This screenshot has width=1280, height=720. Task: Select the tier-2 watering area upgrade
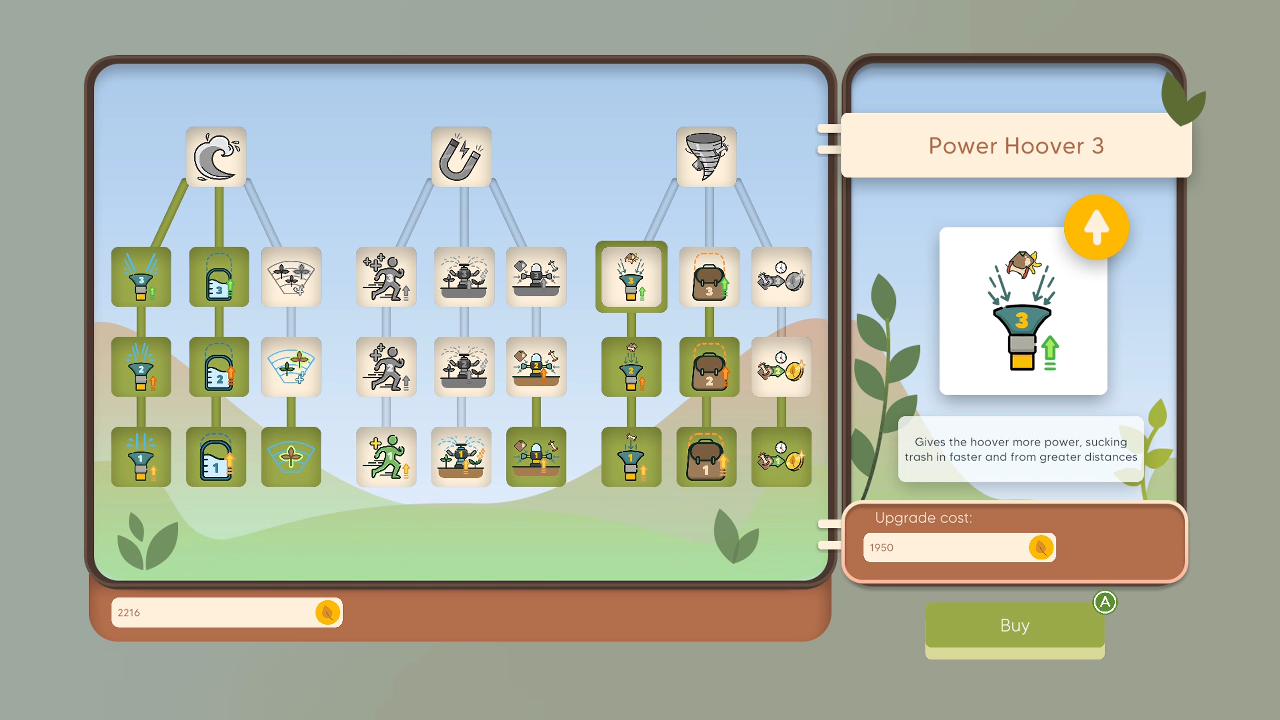tap(291, 367)
